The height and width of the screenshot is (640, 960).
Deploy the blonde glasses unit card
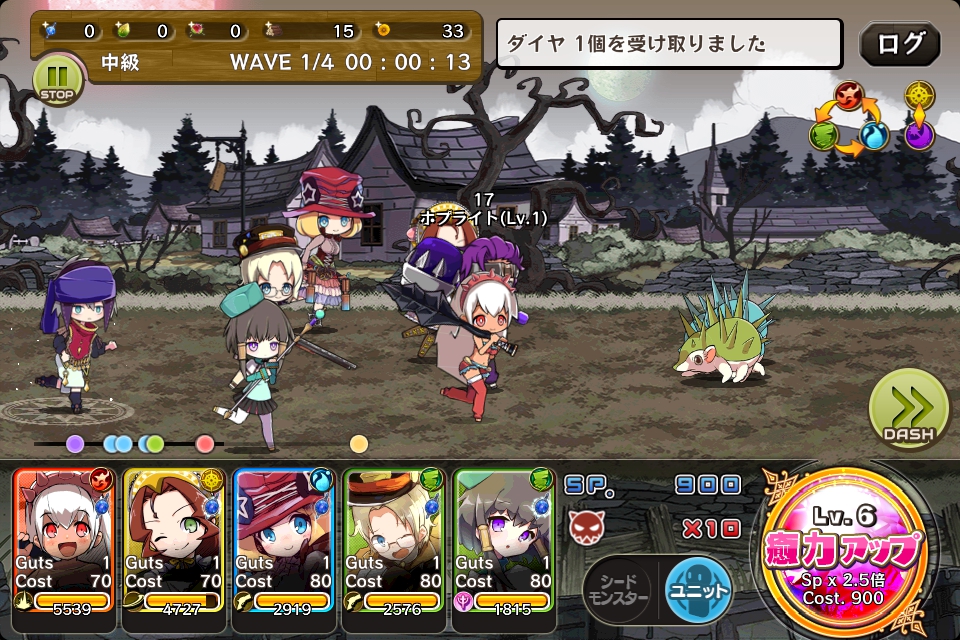point(395,540)
